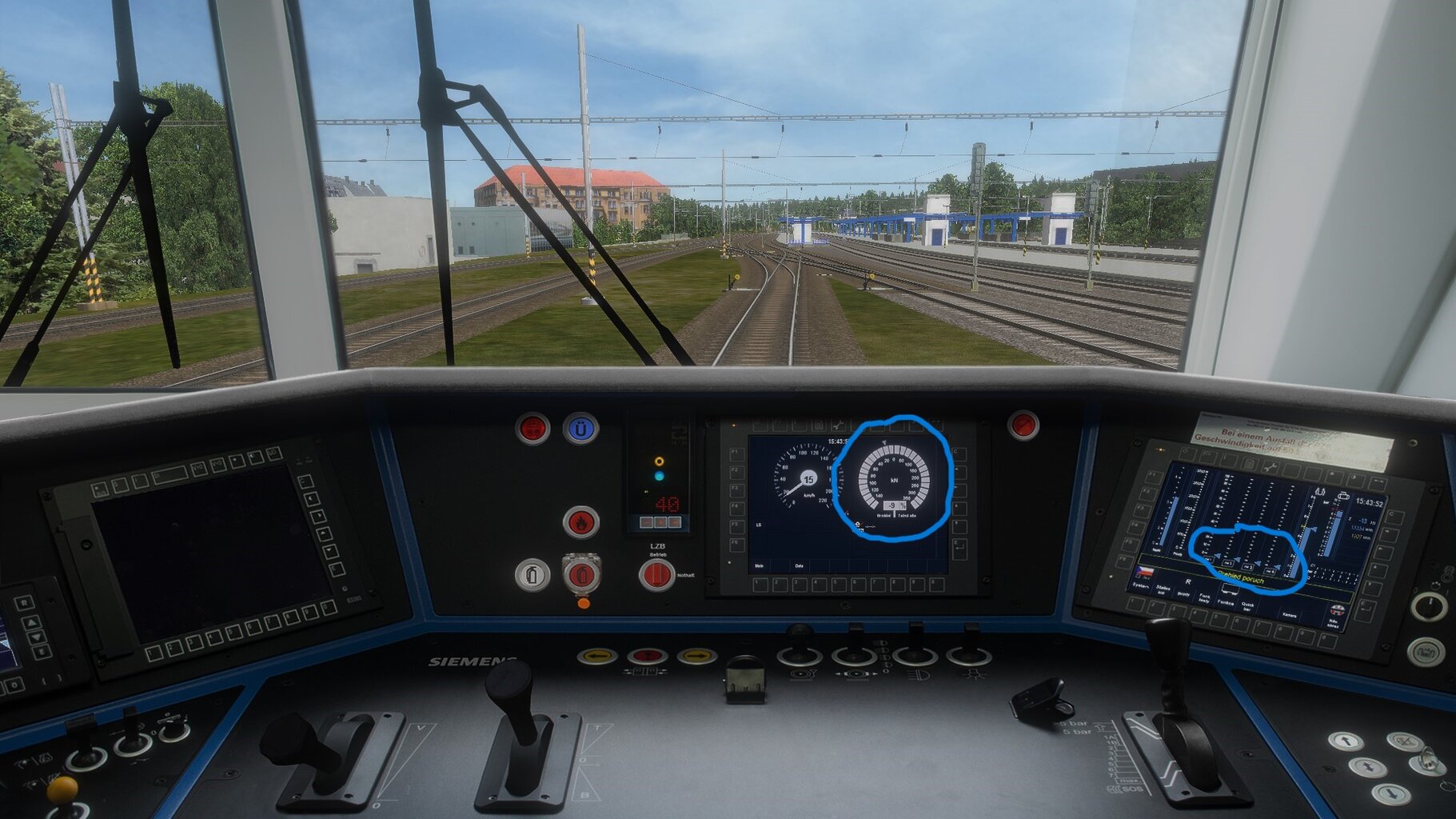The width and height of the screenshot is (1456, 819).
Task: Select Brzdy from the right display menu bar
Action: coord(1185,595)
